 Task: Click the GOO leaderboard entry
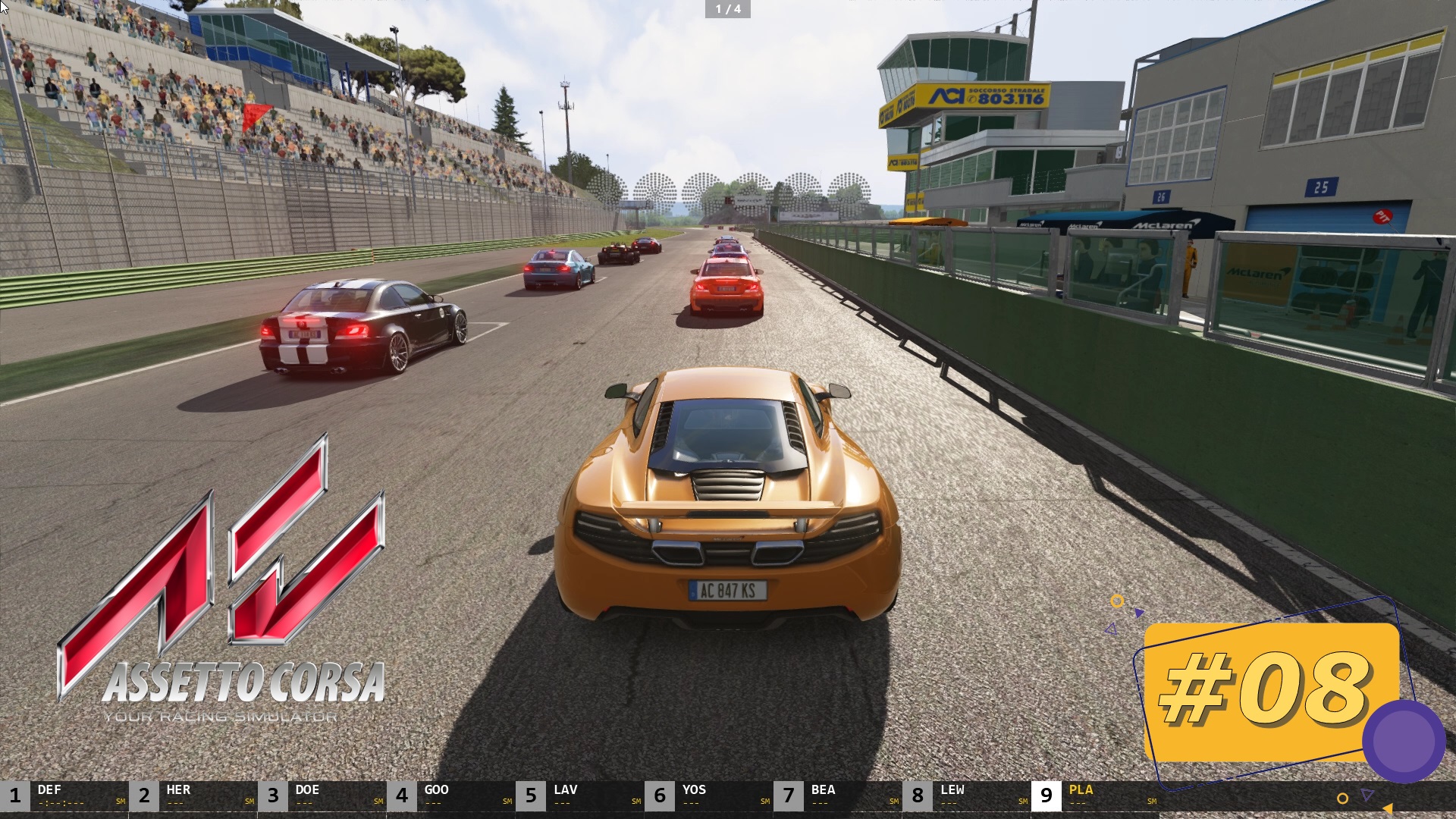[436, 789]
